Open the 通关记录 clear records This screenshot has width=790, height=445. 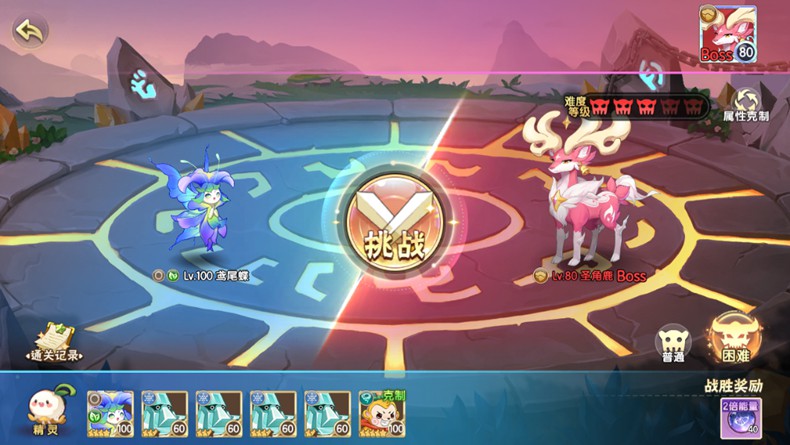tap(52, 343)
